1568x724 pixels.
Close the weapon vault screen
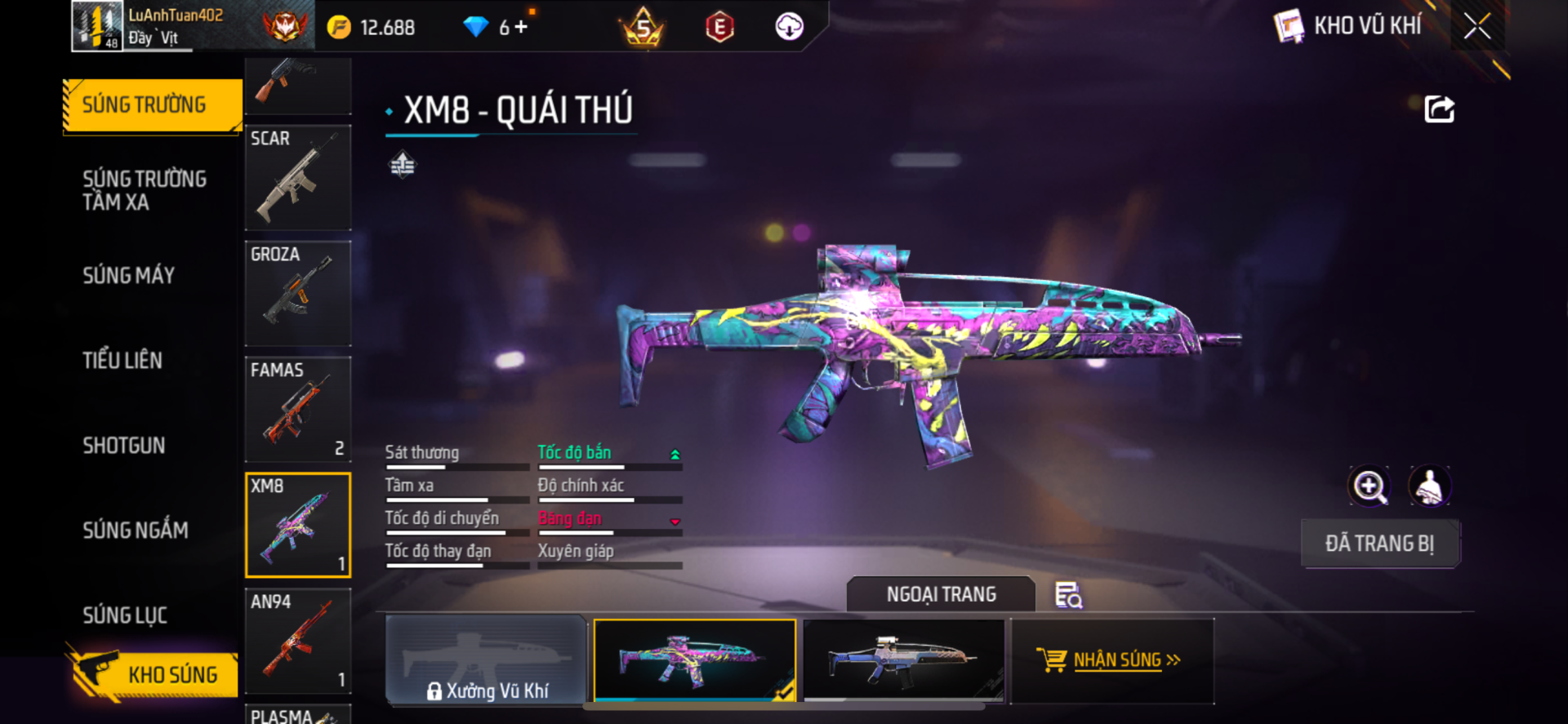[x=1477, y=26]
